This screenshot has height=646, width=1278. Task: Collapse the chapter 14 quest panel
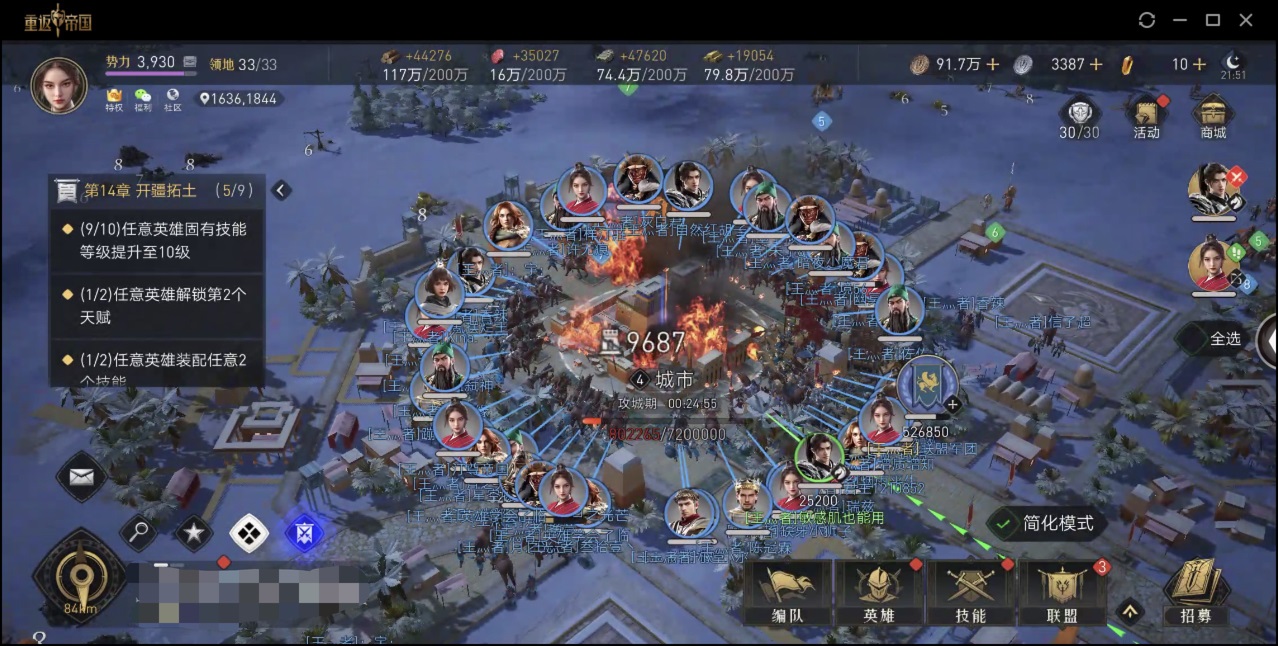click(x=281, y=190)
